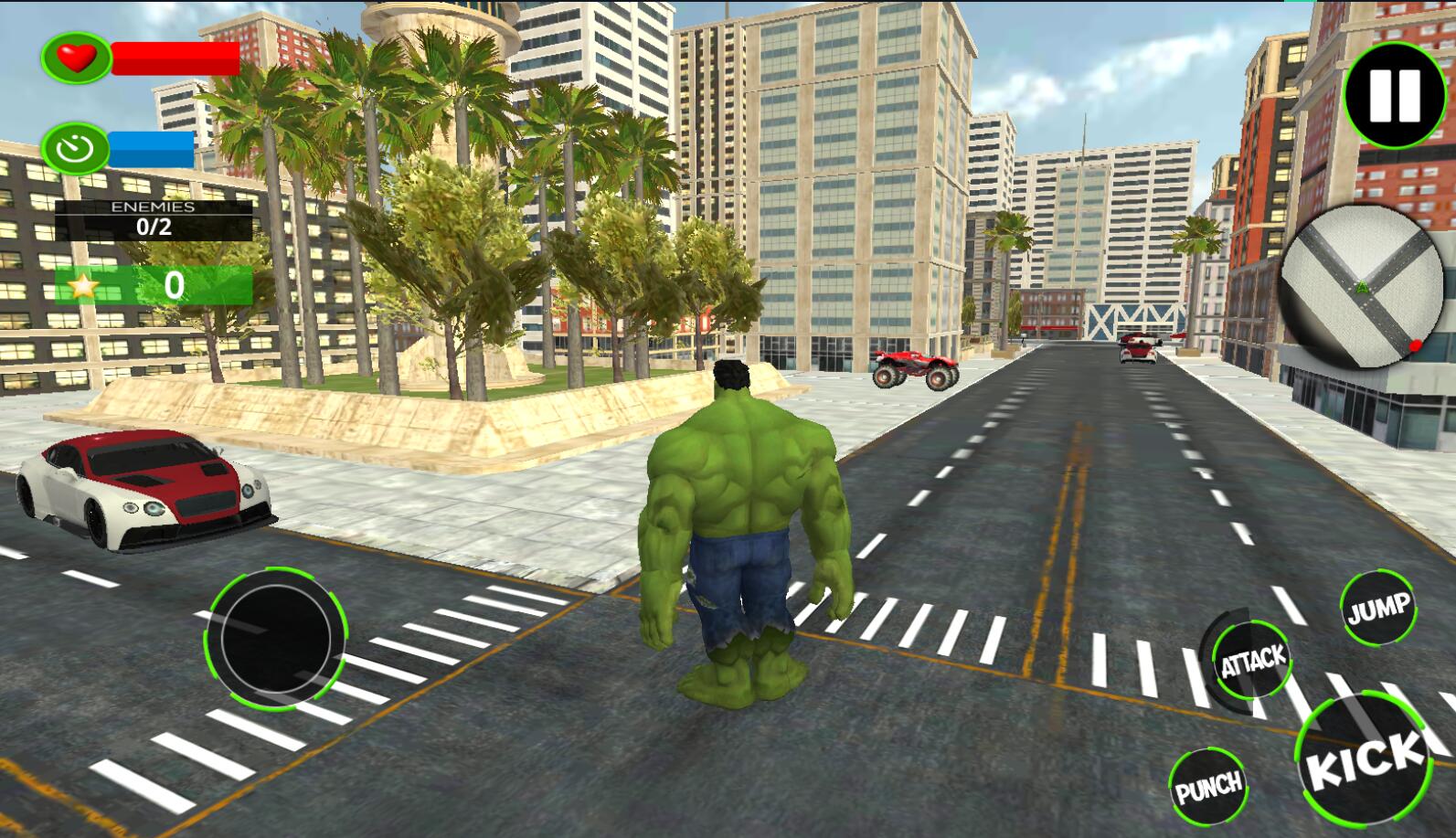The height and width of the screenshot is (838, 1456).
Task: Pause the game
Action: click(1394, 94)
